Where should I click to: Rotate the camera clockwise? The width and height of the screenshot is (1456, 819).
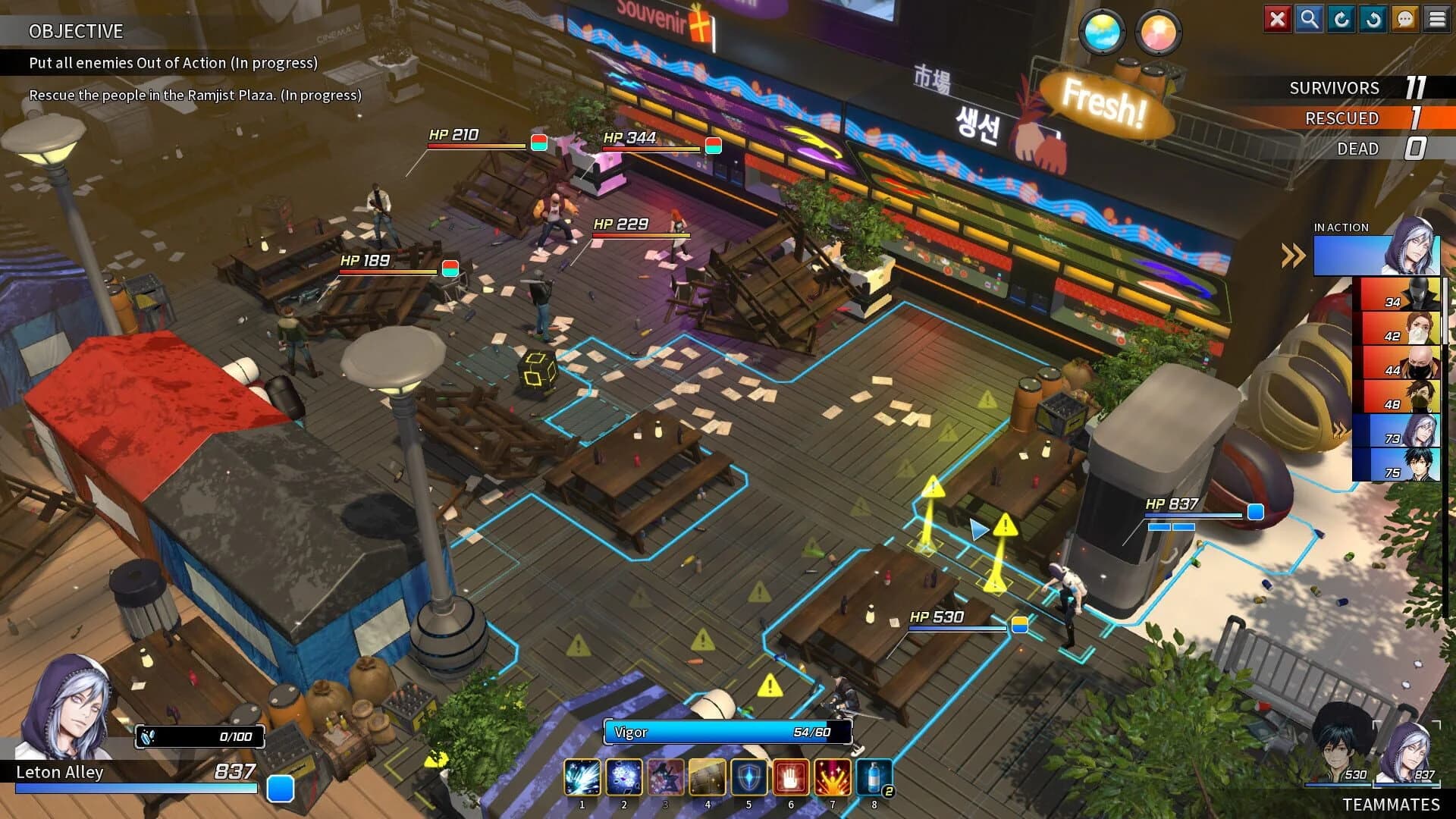[1341, 19]
